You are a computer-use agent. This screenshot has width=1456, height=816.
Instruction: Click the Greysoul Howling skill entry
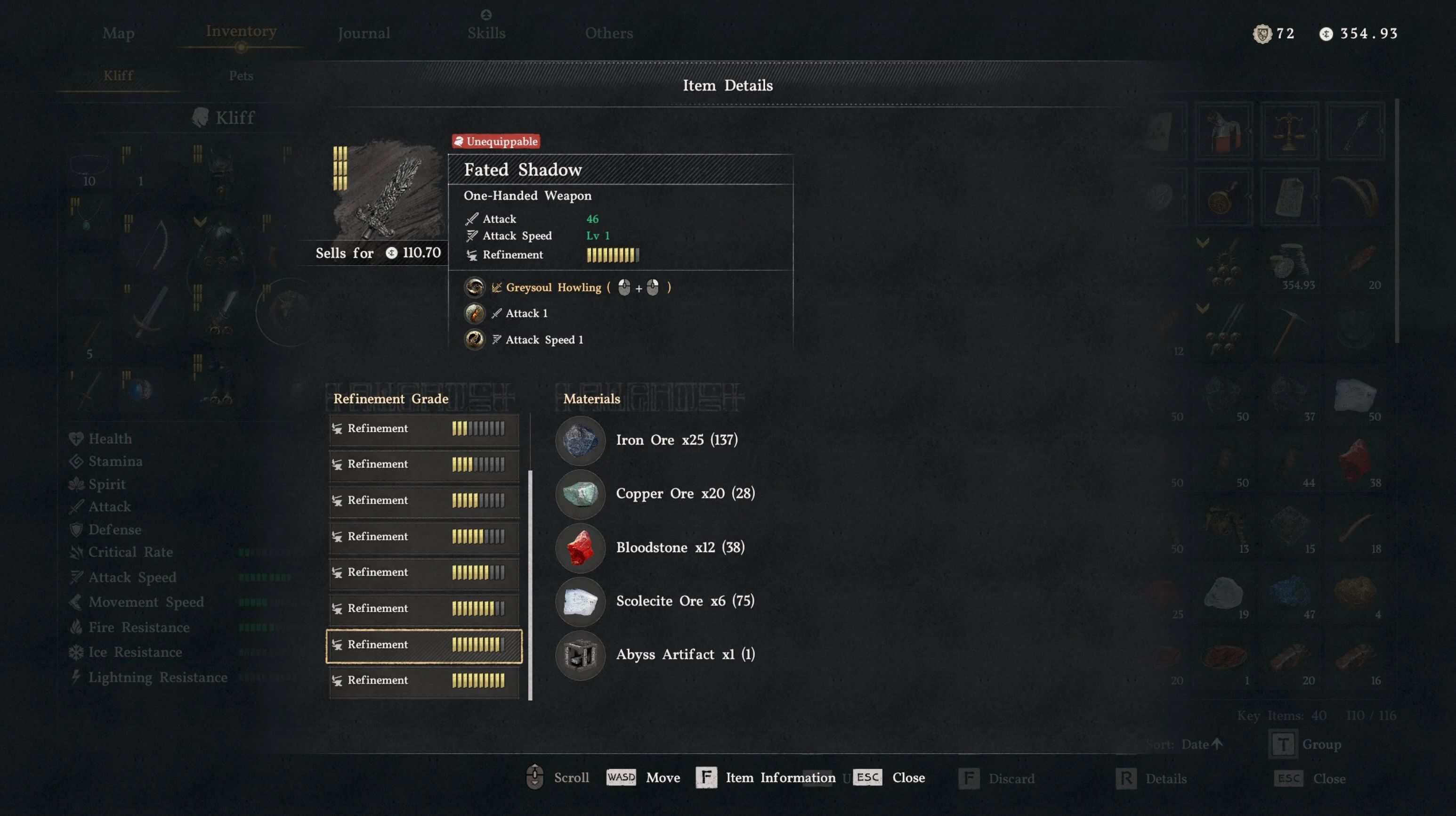(x=553, y=287)
